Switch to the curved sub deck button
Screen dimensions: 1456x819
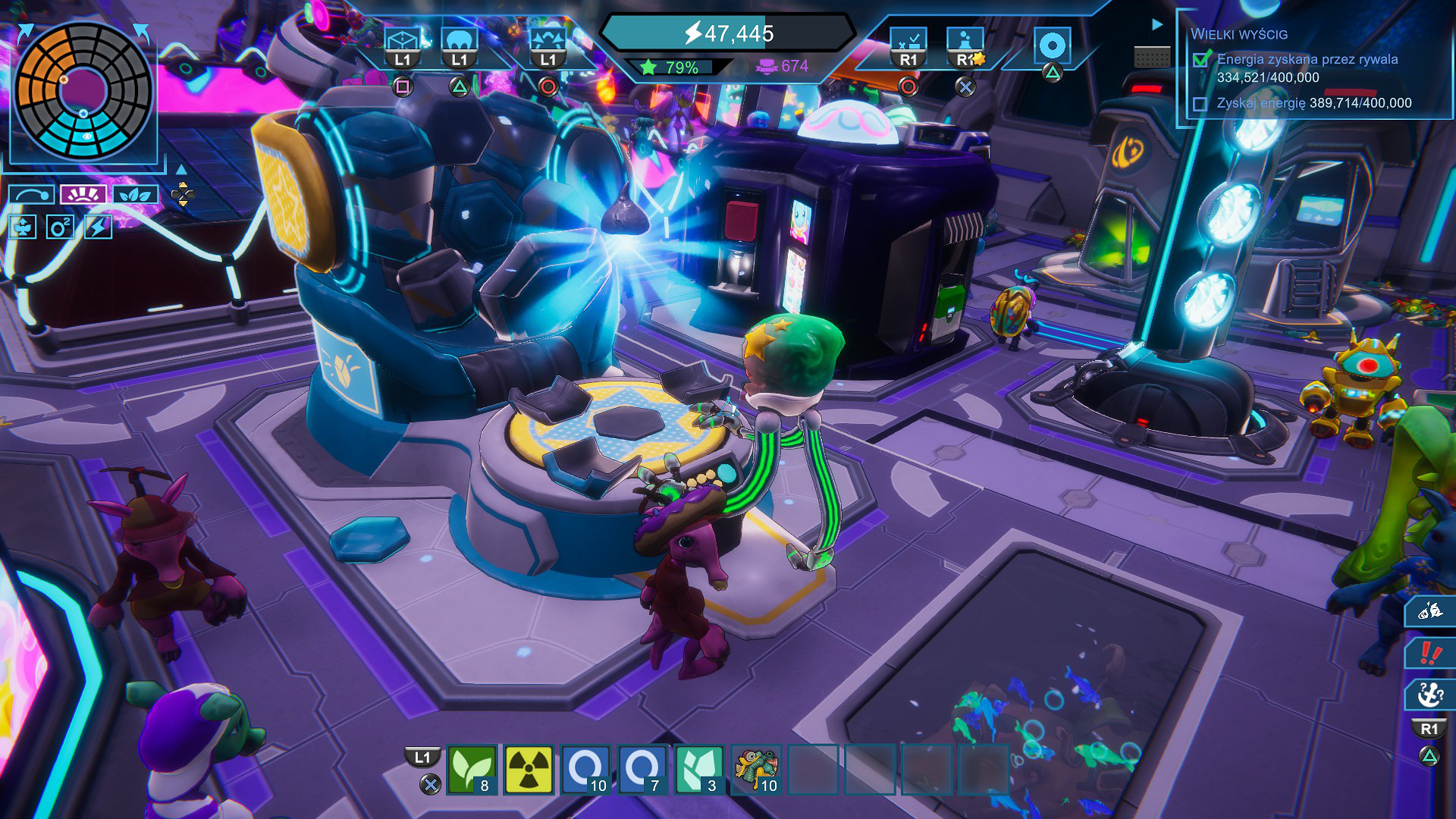[x=31, y=195]
